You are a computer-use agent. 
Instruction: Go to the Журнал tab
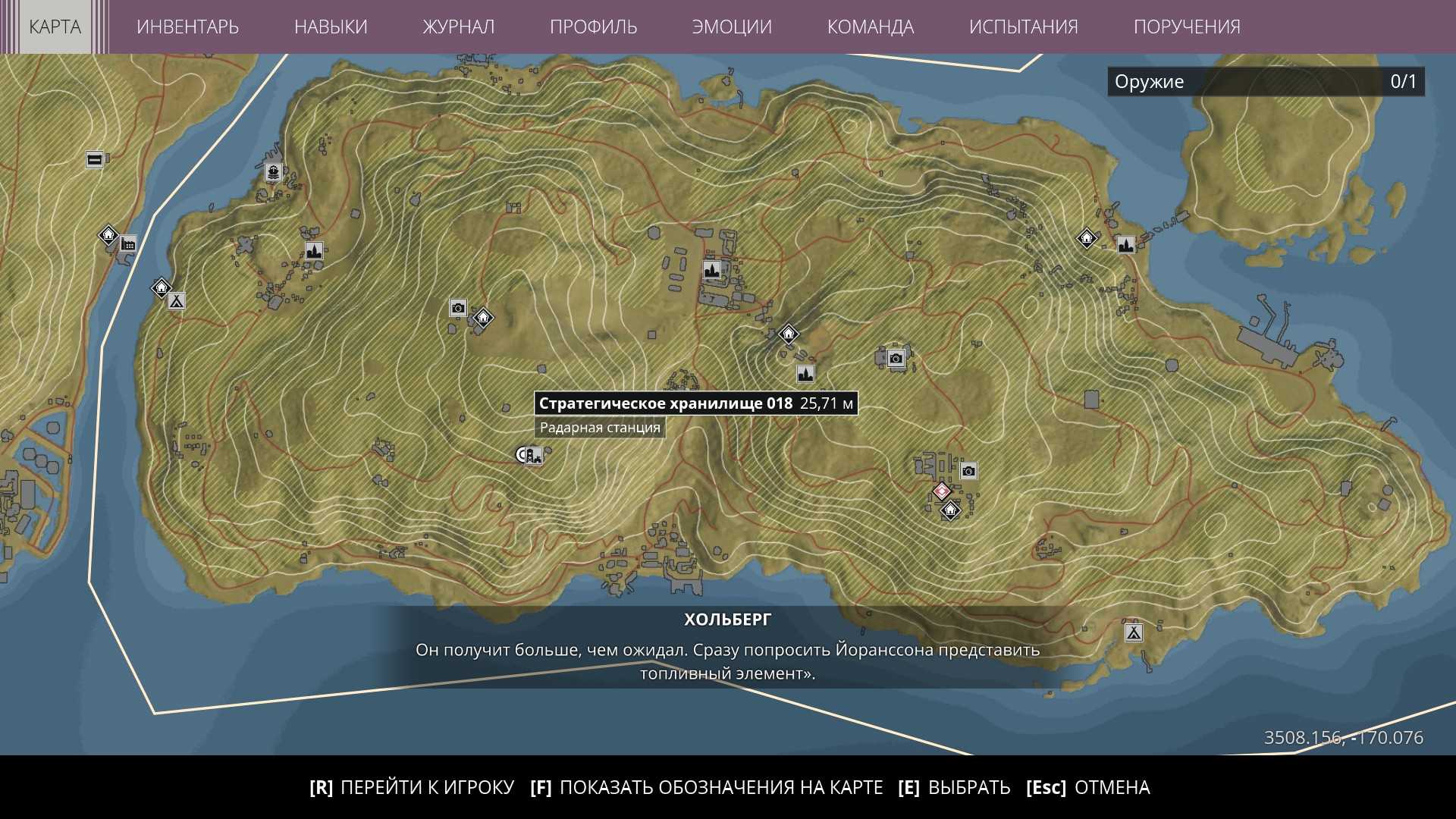458,27
